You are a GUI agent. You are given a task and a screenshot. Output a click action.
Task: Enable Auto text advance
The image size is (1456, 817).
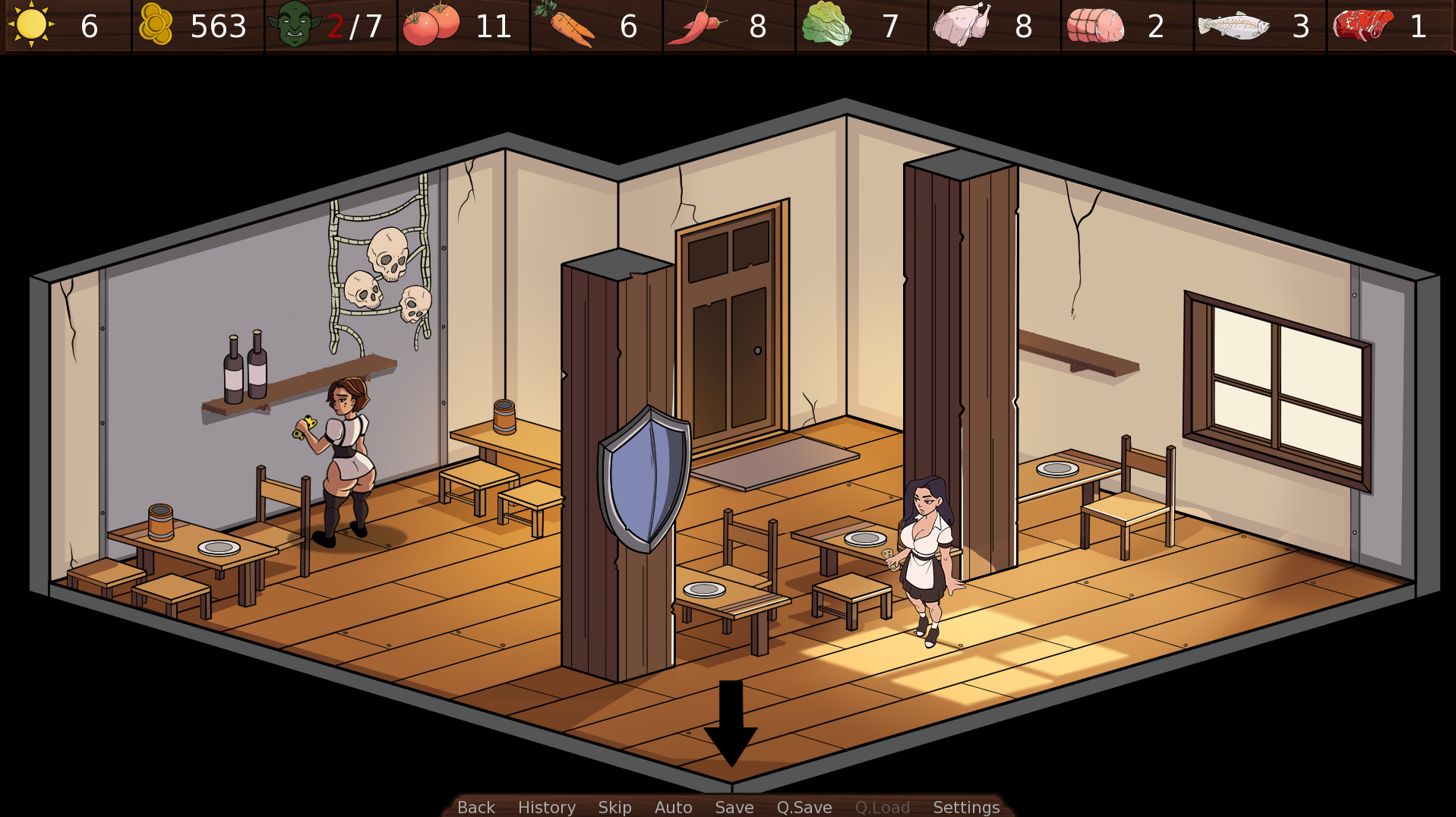[672, 807]
